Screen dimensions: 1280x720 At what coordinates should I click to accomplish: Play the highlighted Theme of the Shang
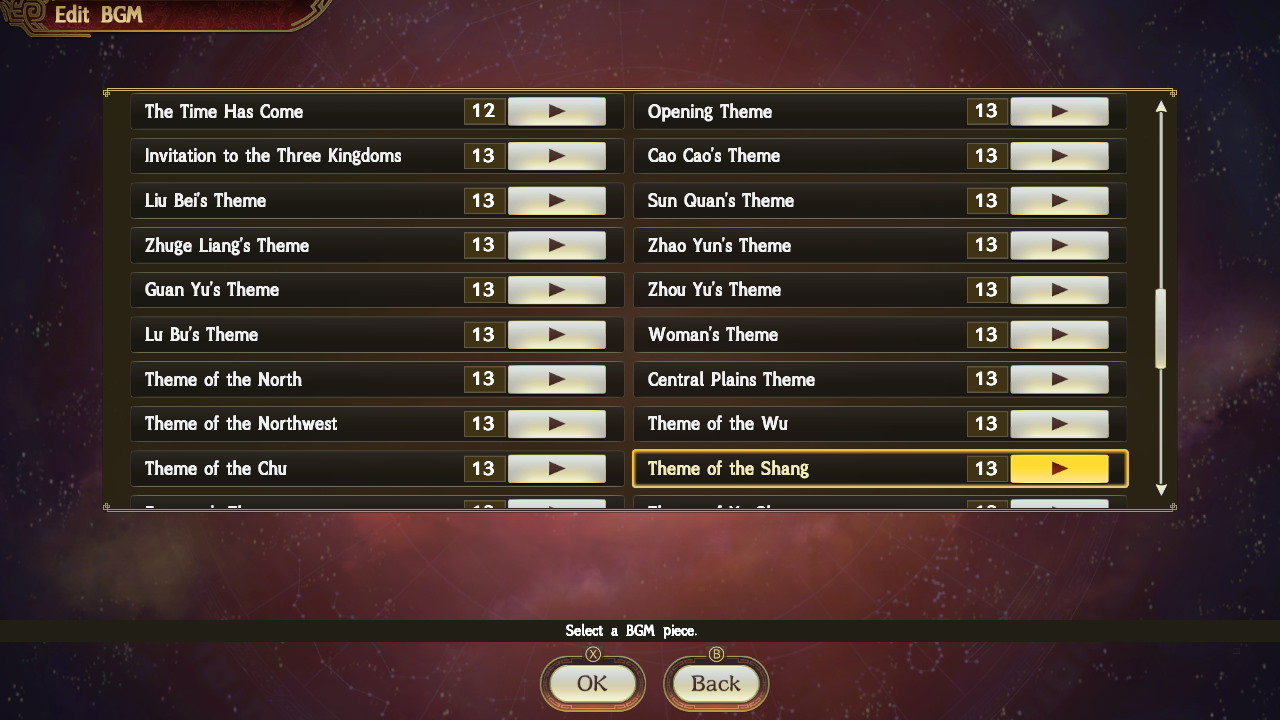pos(1062,468)
